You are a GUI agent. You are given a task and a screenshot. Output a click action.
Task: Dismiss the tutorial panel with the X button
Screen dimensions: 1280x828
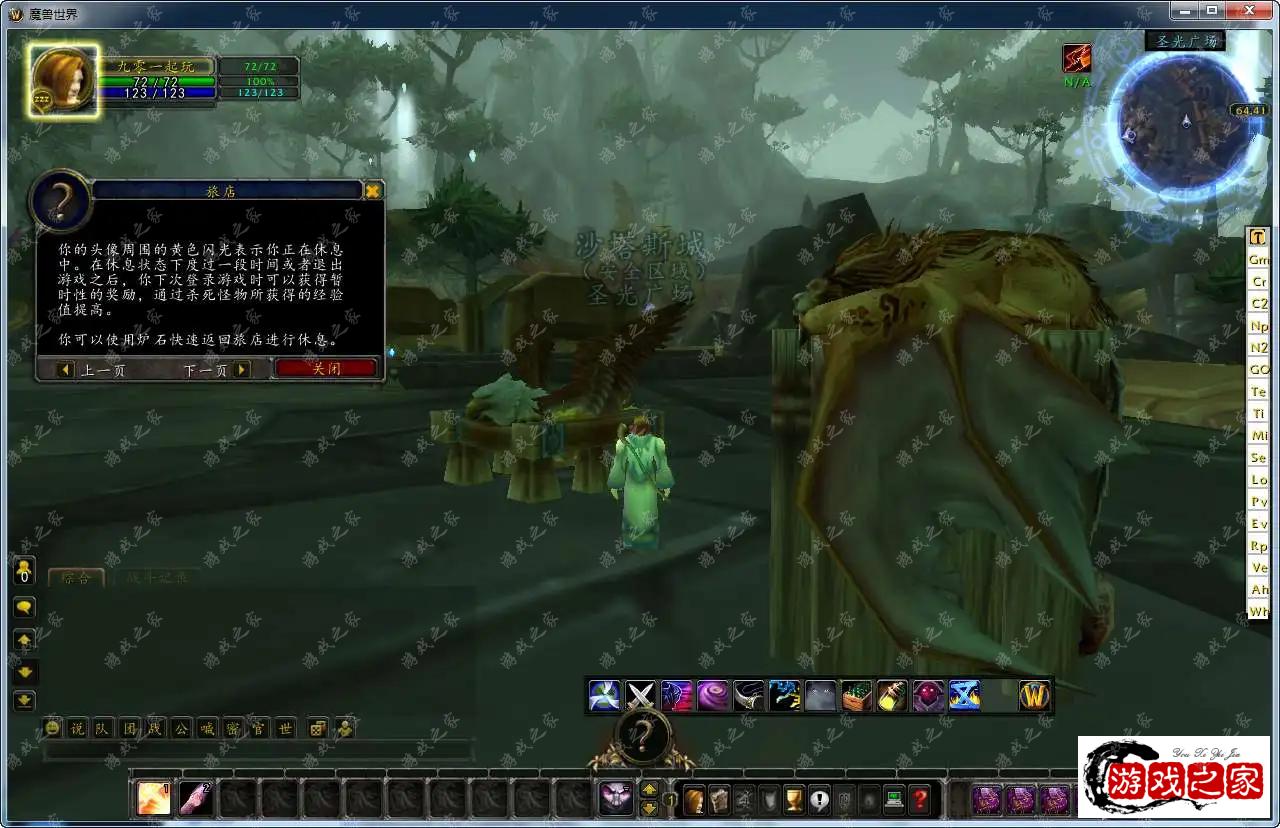[x=372, y=191]
